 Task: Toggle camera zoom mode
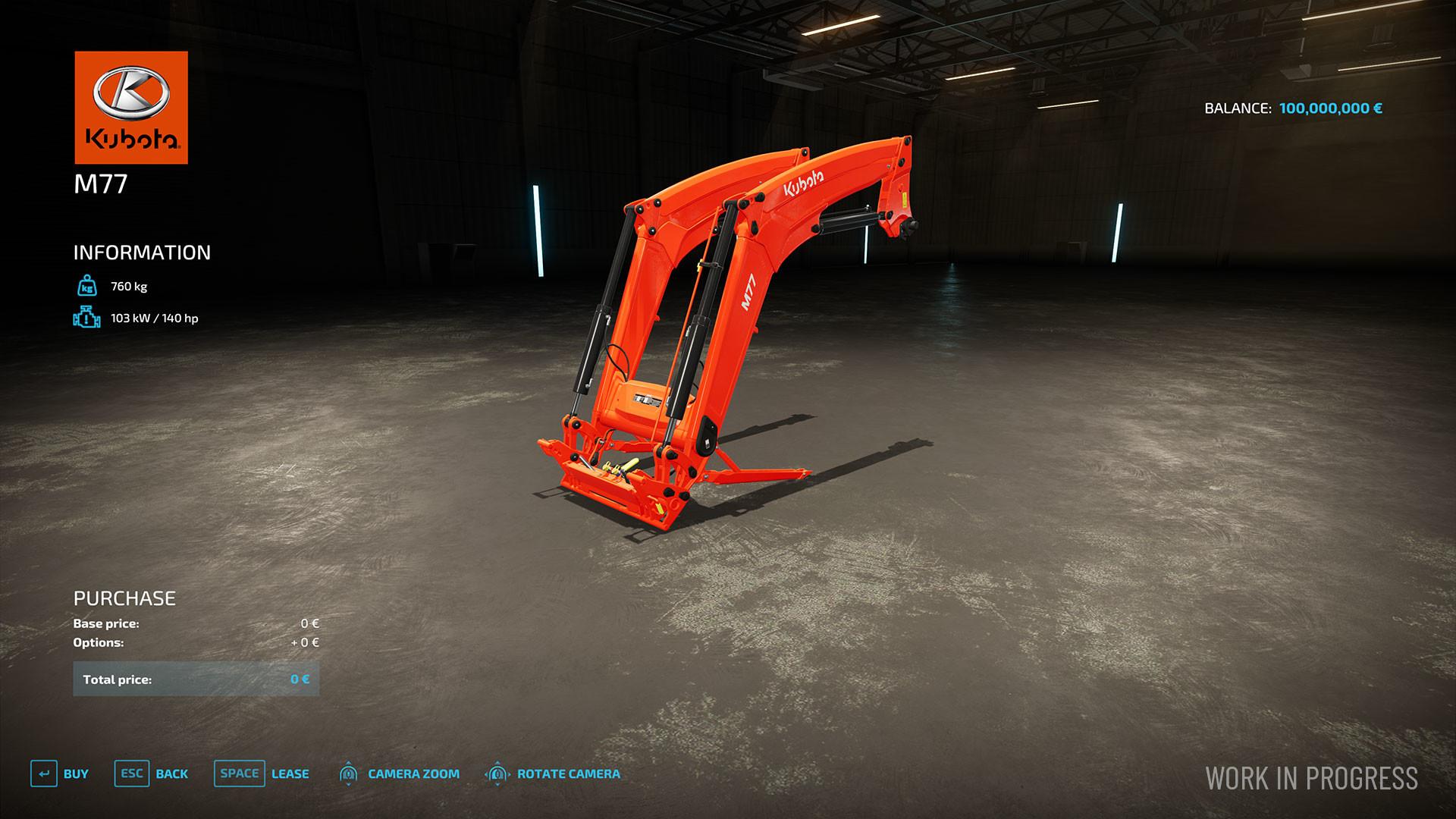point(413,773)
